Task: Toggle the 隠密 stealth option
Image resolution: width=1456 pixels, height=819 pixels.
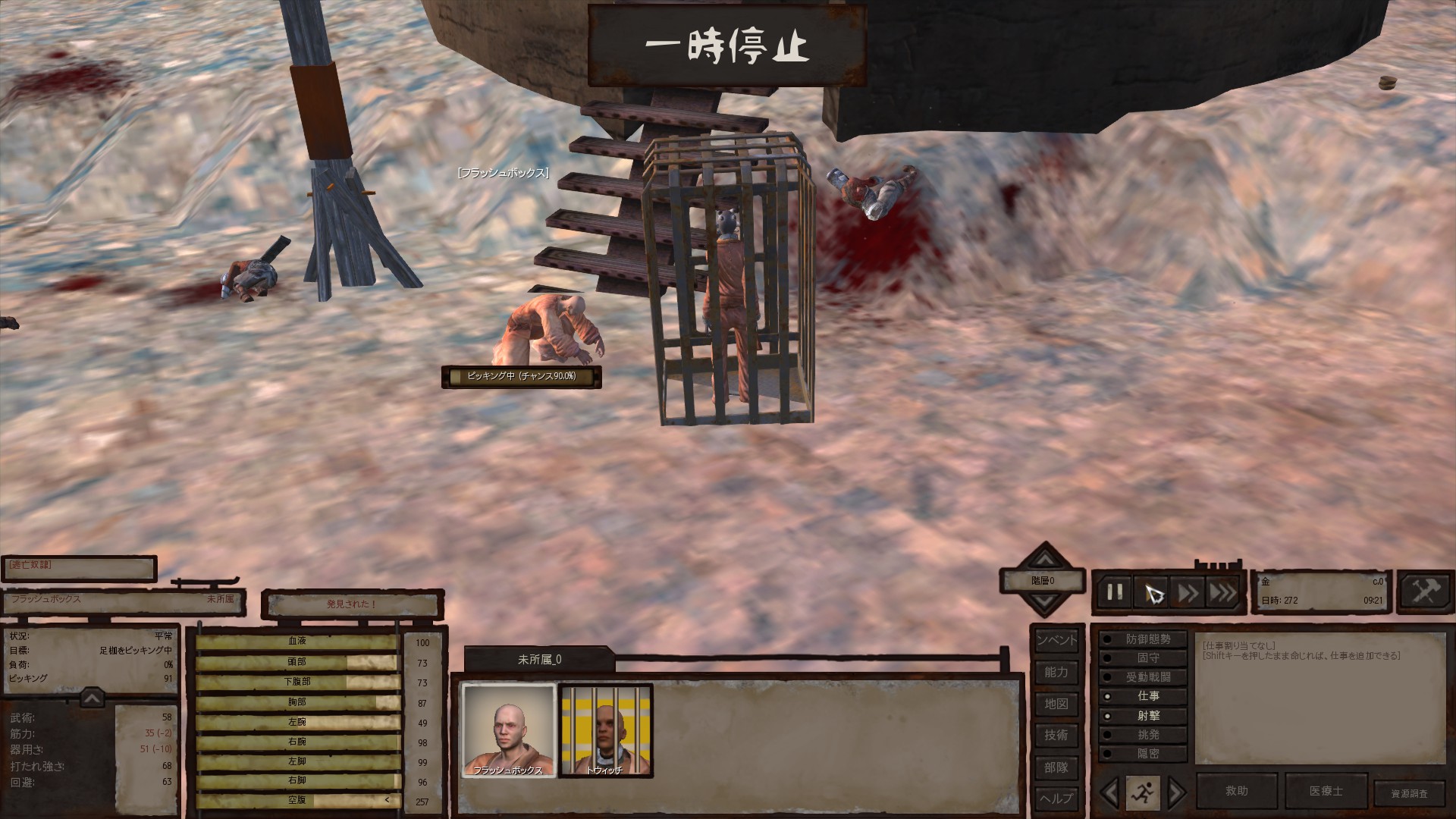Action: (1143, 754)
